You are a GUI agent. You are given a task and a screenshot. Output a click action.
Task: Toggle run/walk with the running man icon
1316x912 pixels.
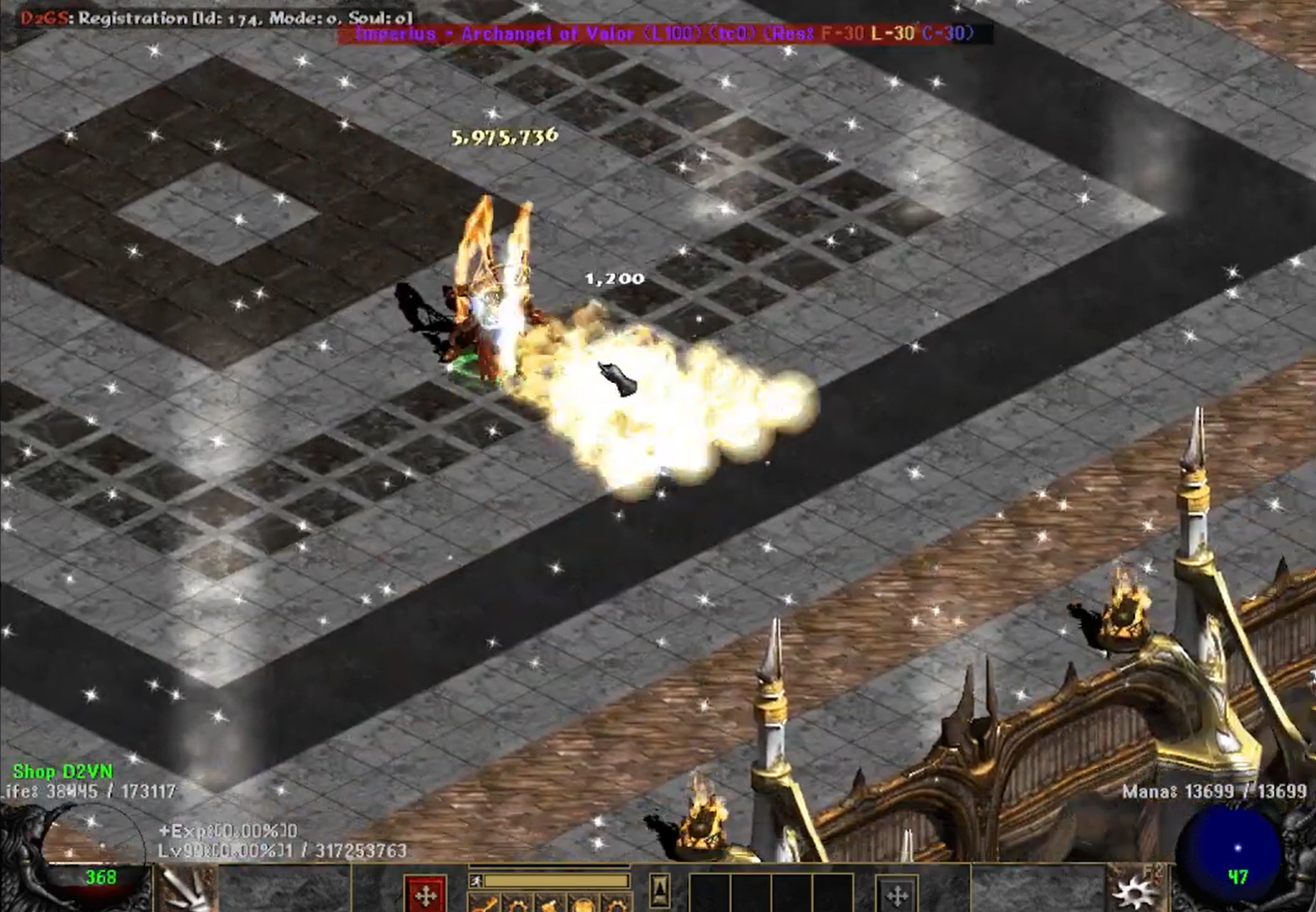point(476,881)
